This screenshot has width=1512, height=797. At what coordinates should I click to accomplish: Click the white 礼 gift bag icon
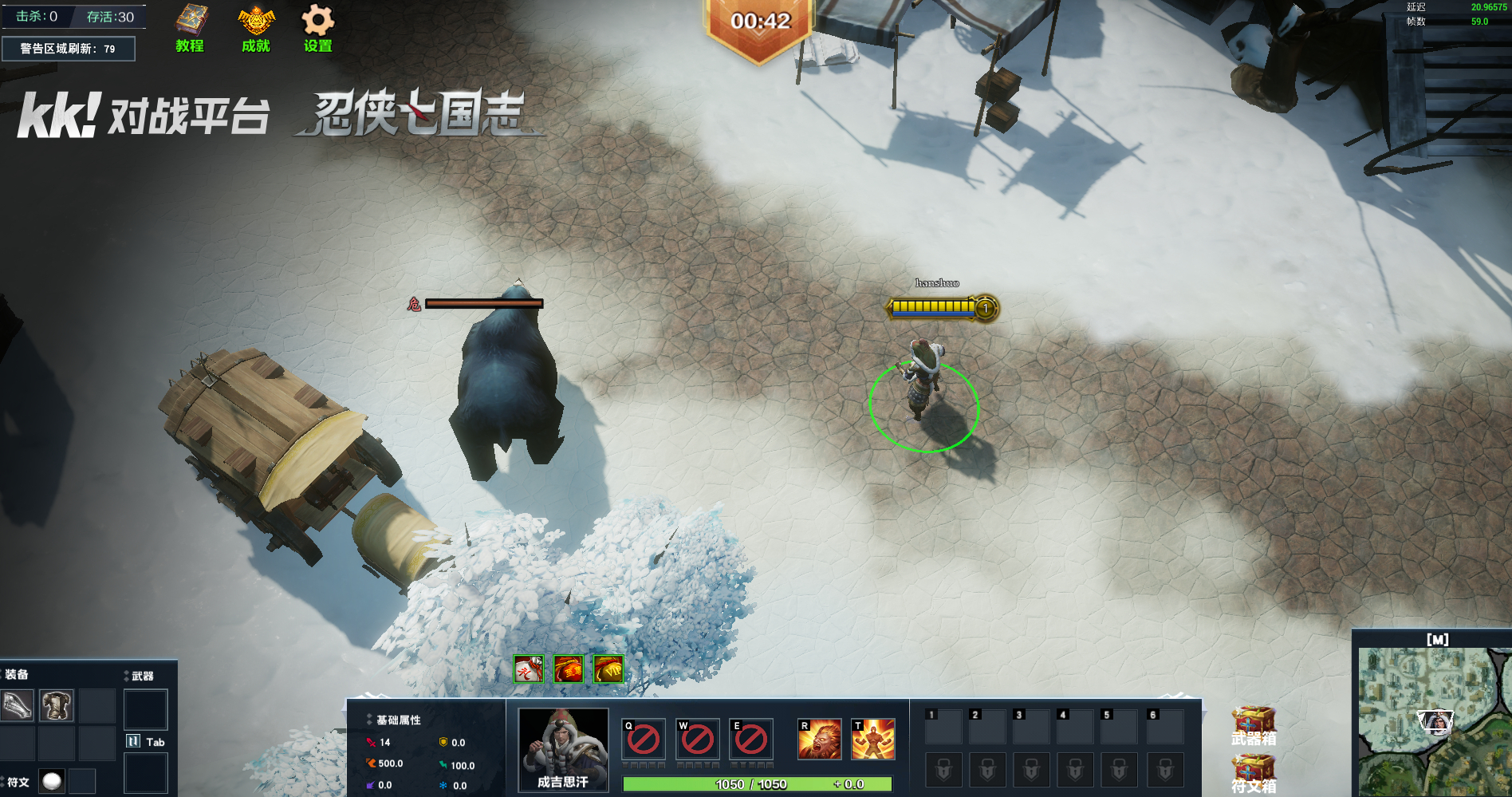pos(528,669)
